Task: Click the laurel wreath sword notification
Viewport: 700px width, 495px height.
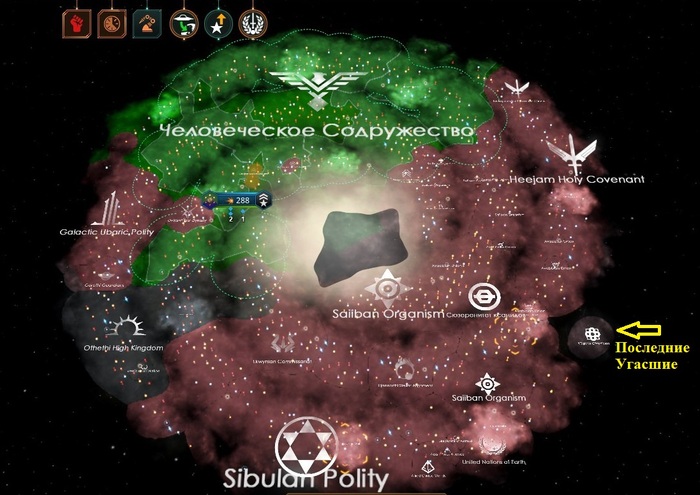Action: pos(249,23)
